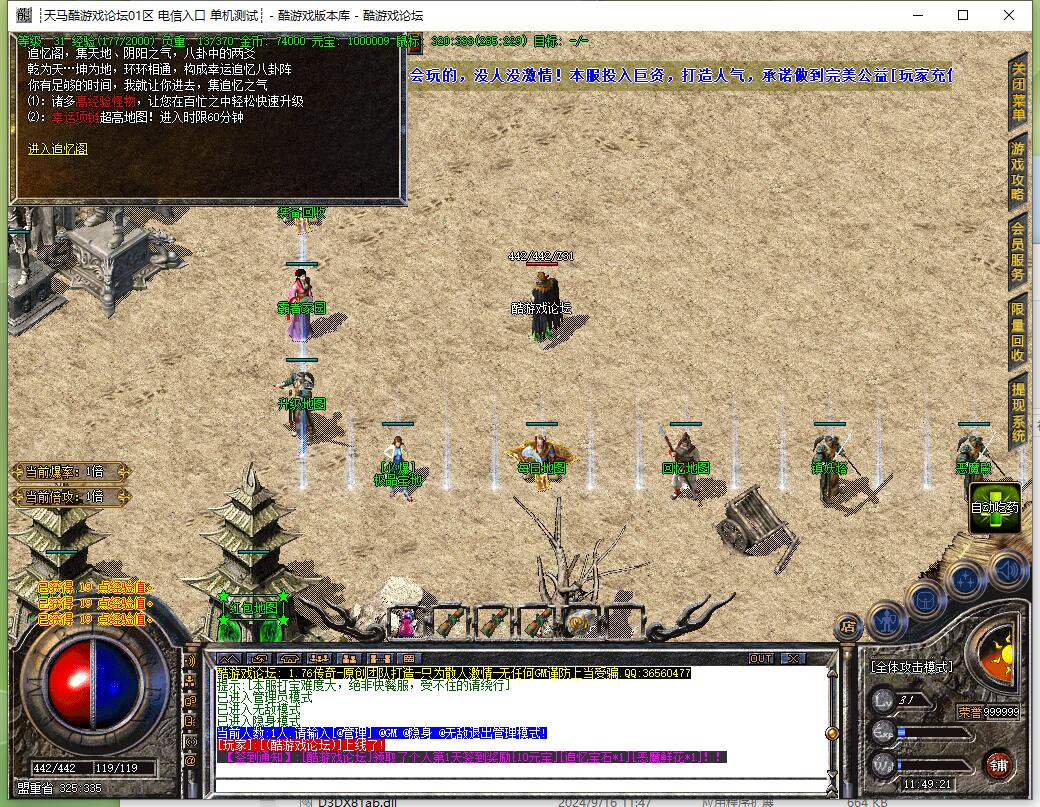Click the 全体攻击模式 attack mode label
The image size is (1040, 807).
[x=912, y=666]
